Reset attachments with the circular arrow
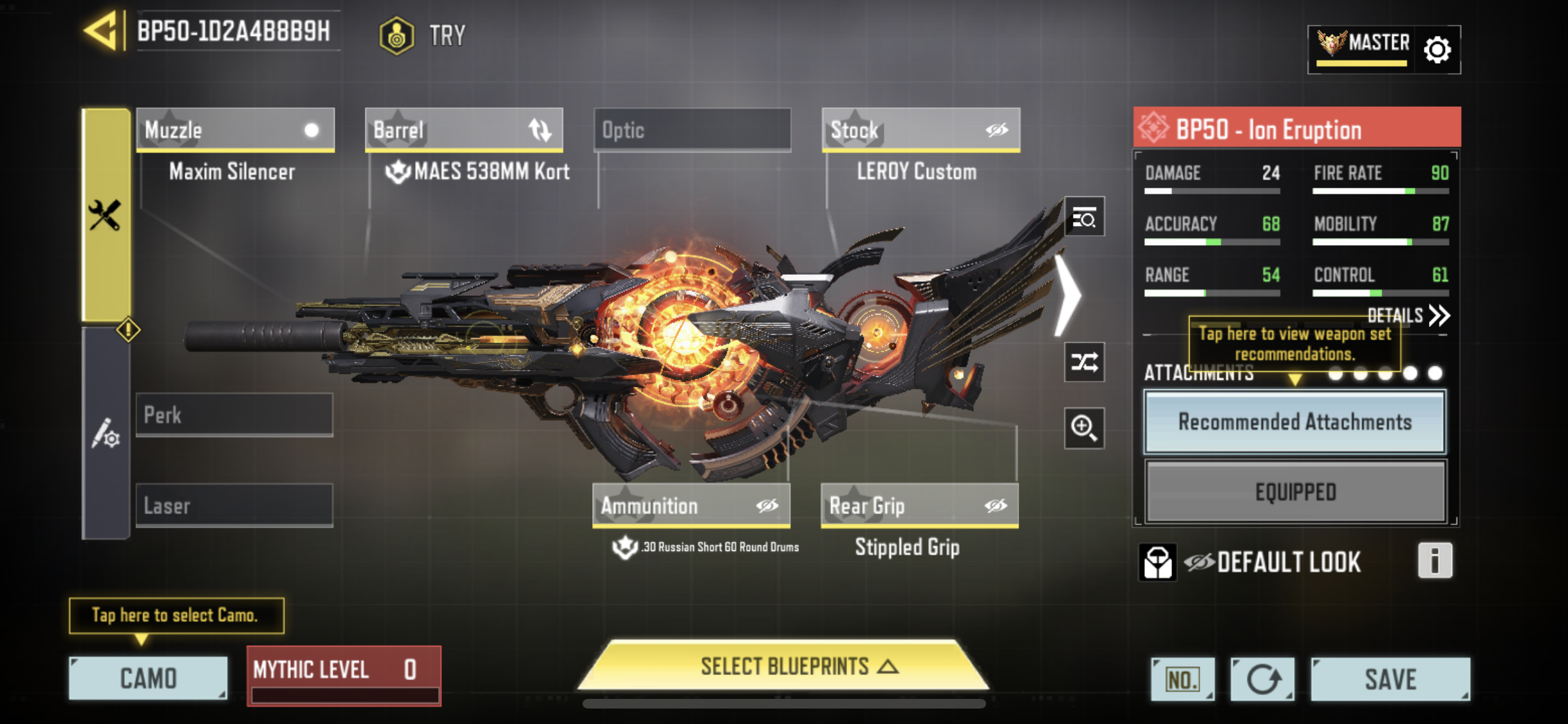 (x=1262, y=680)
